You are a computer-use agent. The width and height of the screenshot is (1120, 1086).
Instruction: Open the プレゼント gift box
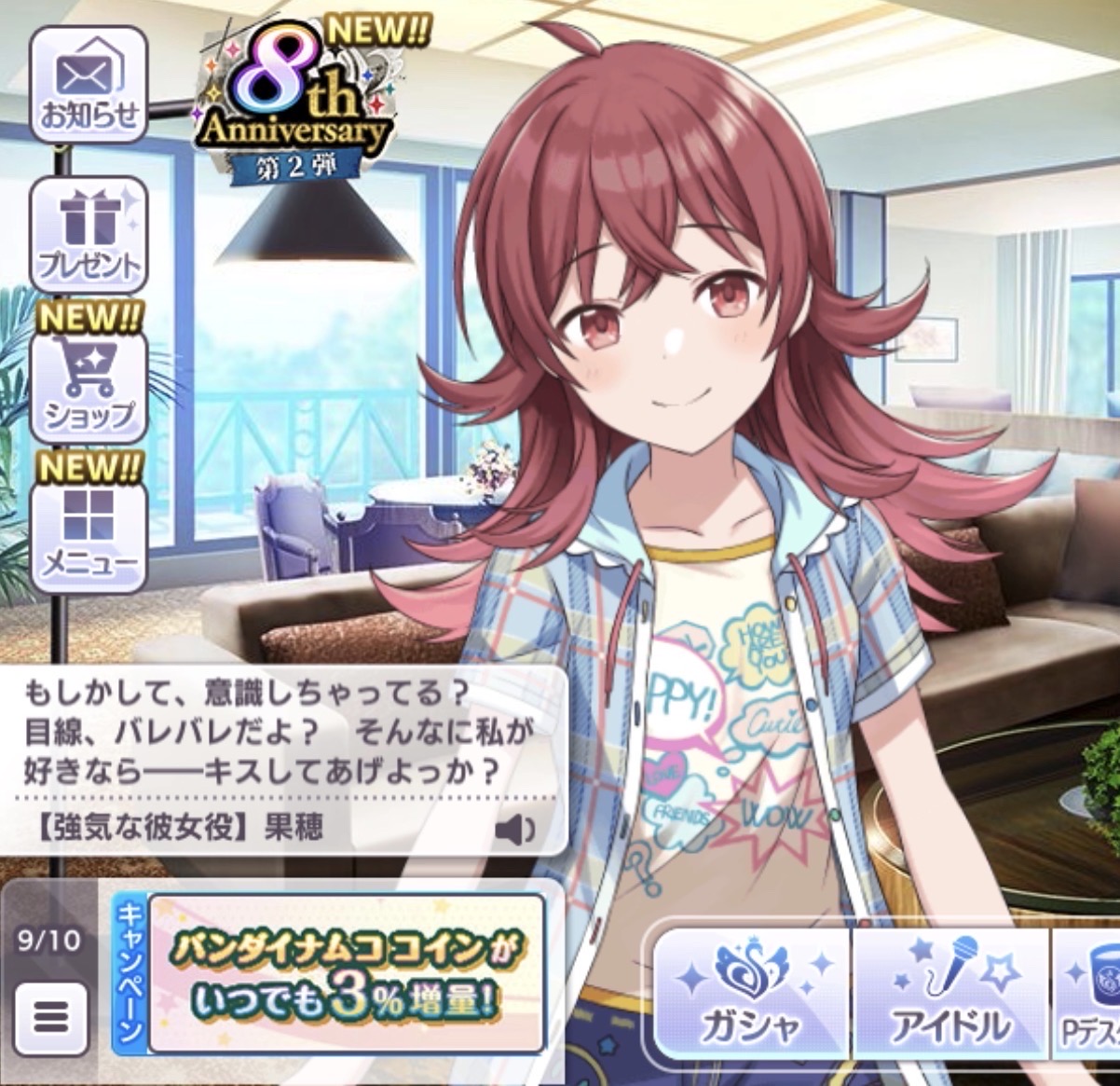tap(89, 235)
